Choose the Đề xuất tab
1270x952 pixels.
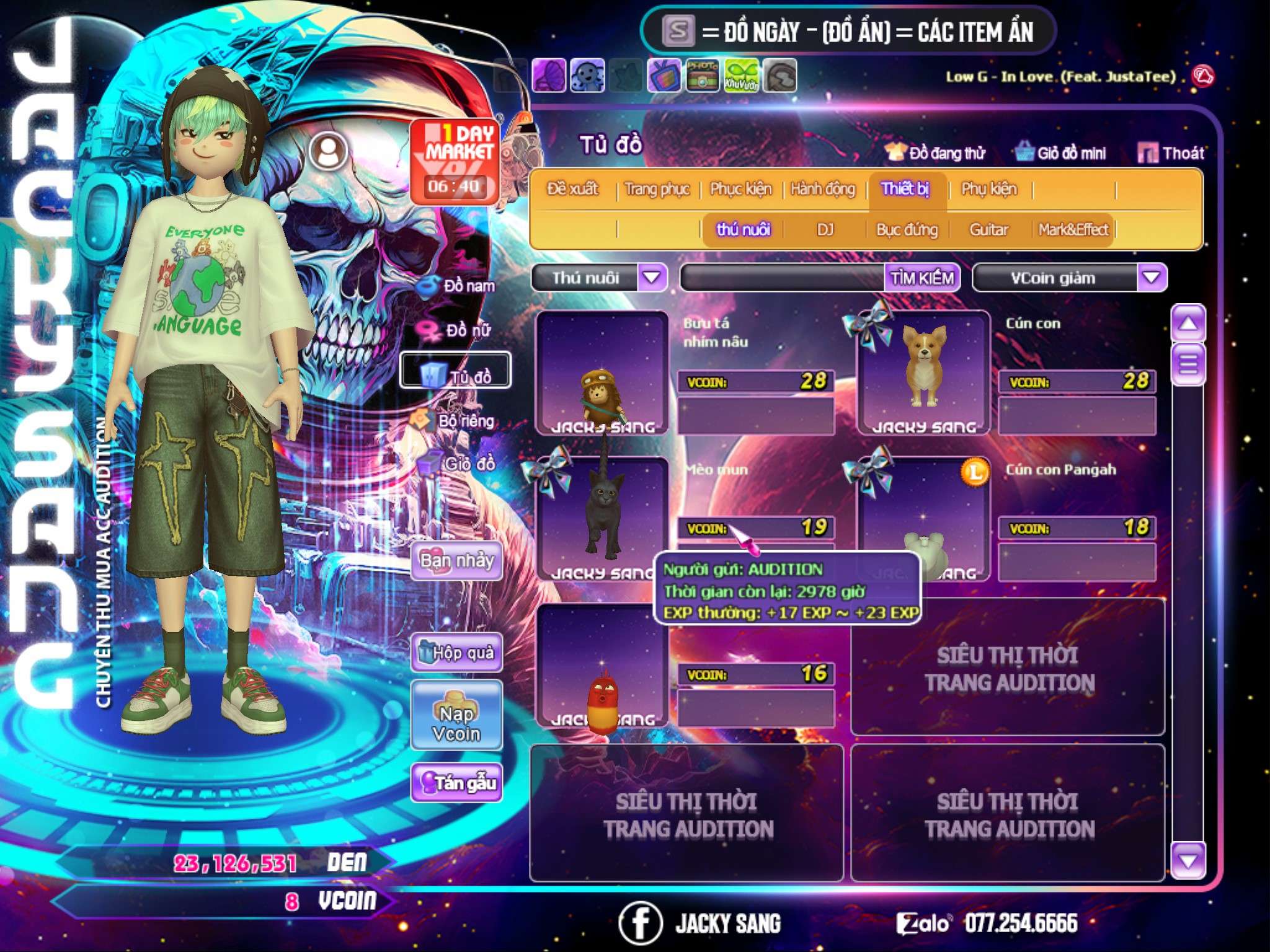572,189
